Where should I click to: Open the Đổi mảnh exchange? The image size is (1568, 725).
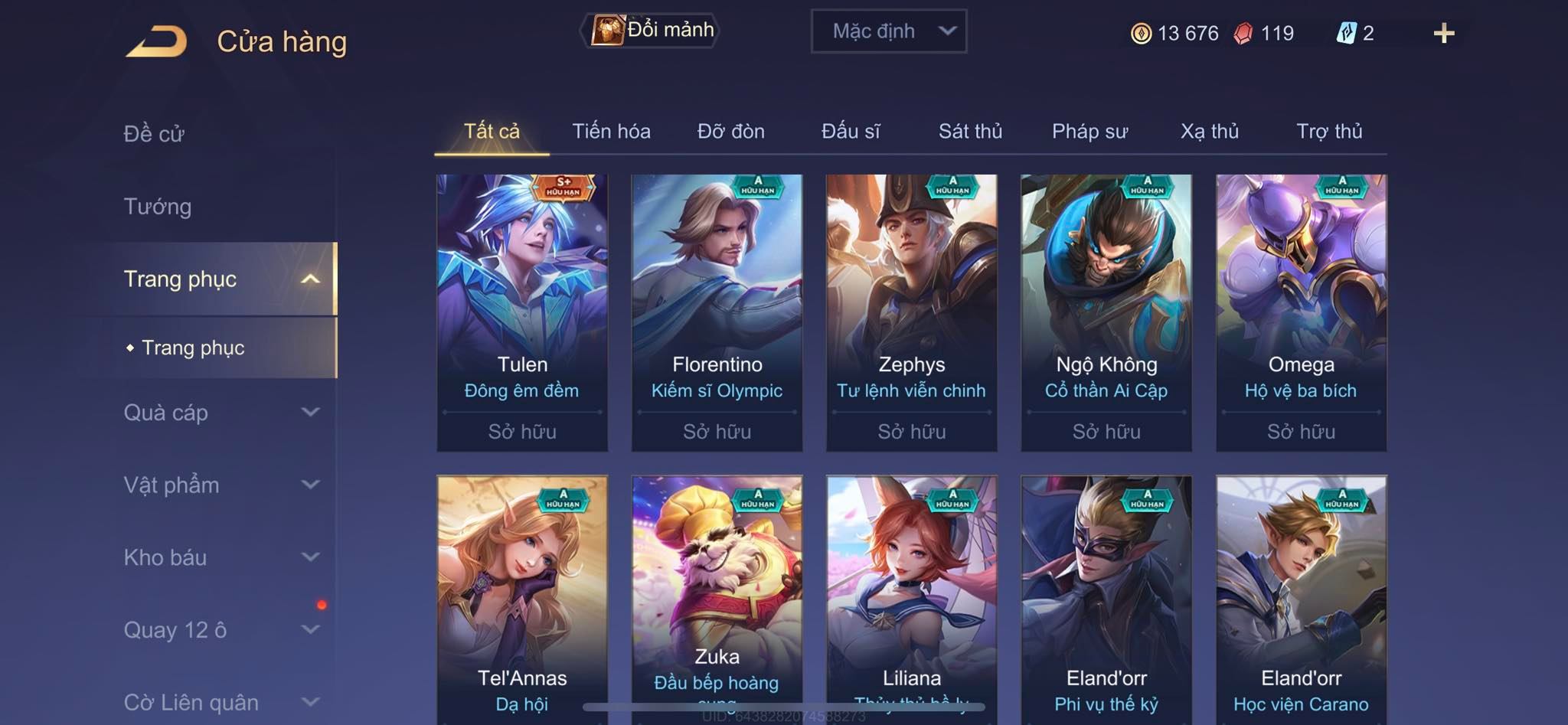click(651, 31)
